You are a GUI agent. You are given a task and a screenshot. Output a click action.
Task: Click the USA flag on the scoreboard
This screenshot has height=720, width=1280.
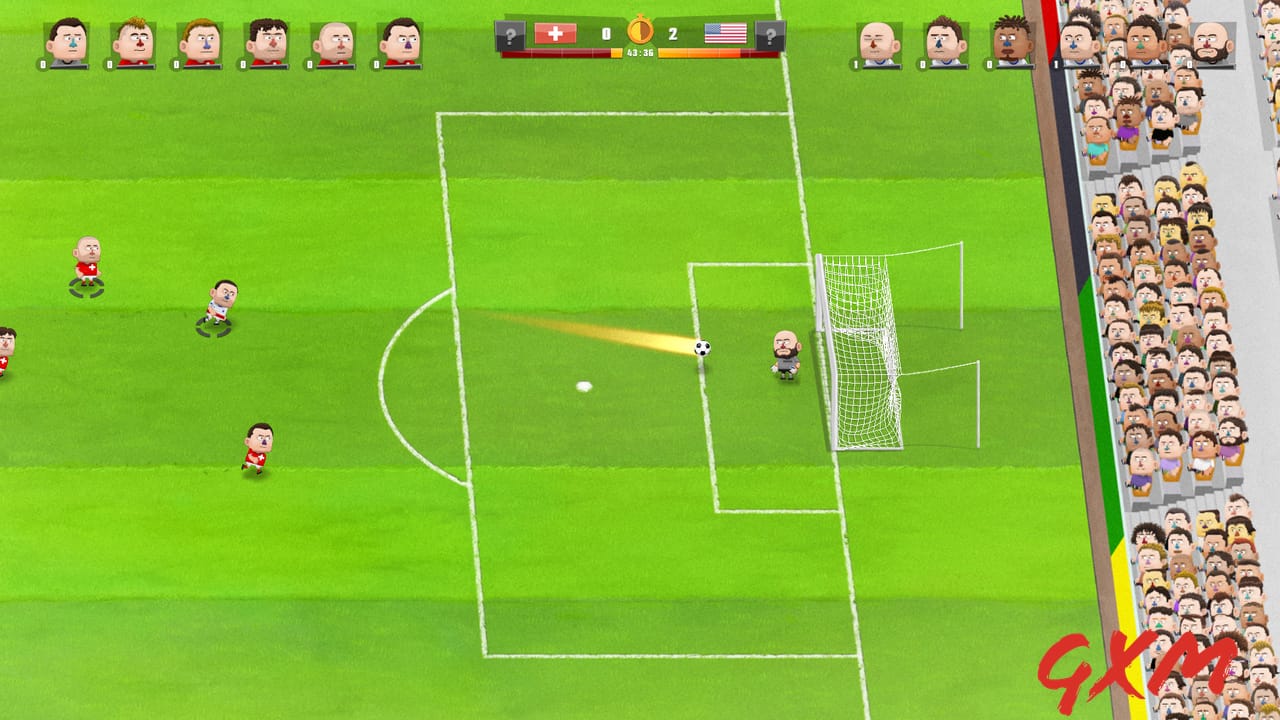point(725,34)
